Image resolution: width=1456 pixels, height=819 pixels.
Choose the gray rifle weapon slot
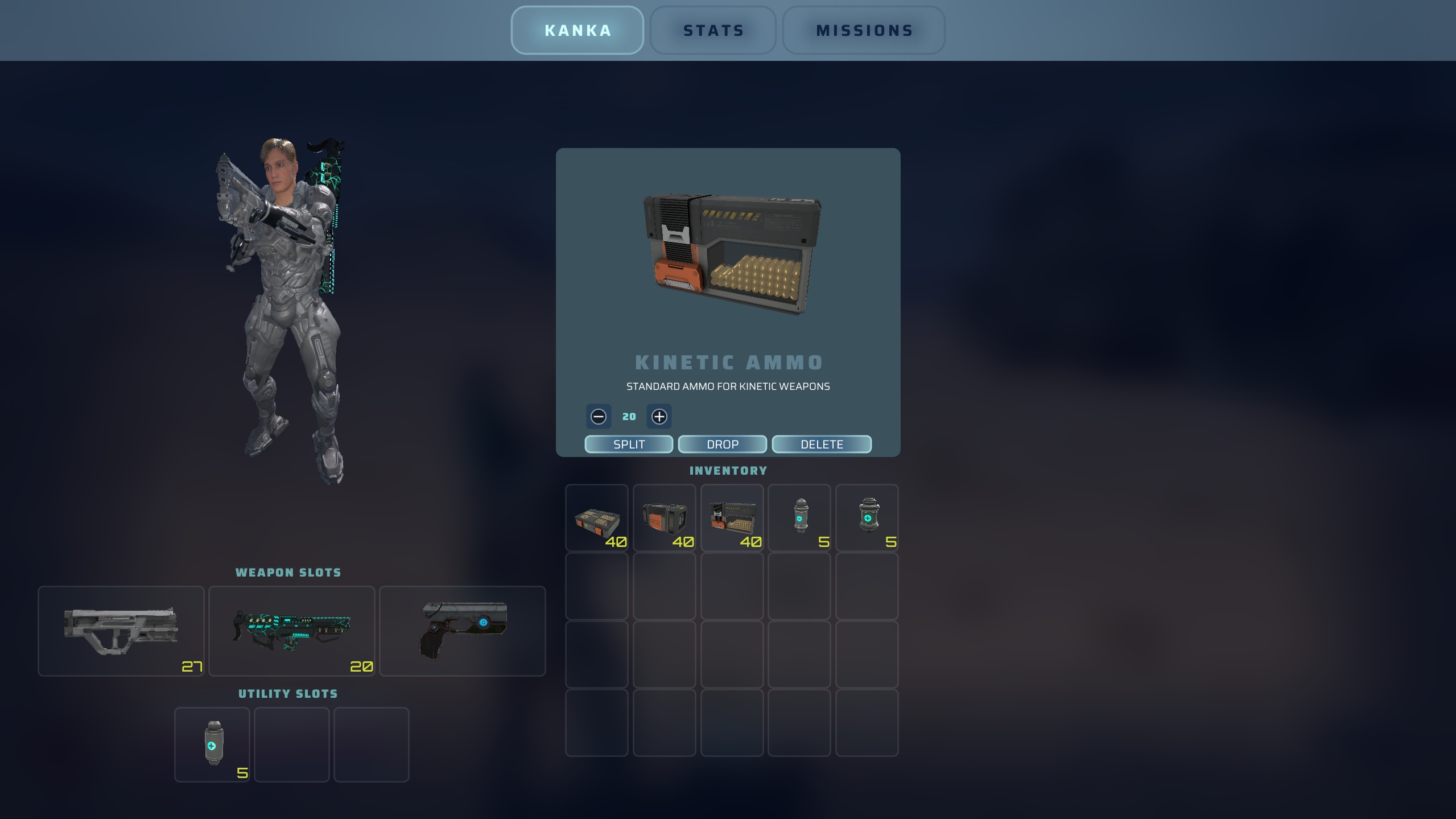pyautogui.click(x=121, y=631)
